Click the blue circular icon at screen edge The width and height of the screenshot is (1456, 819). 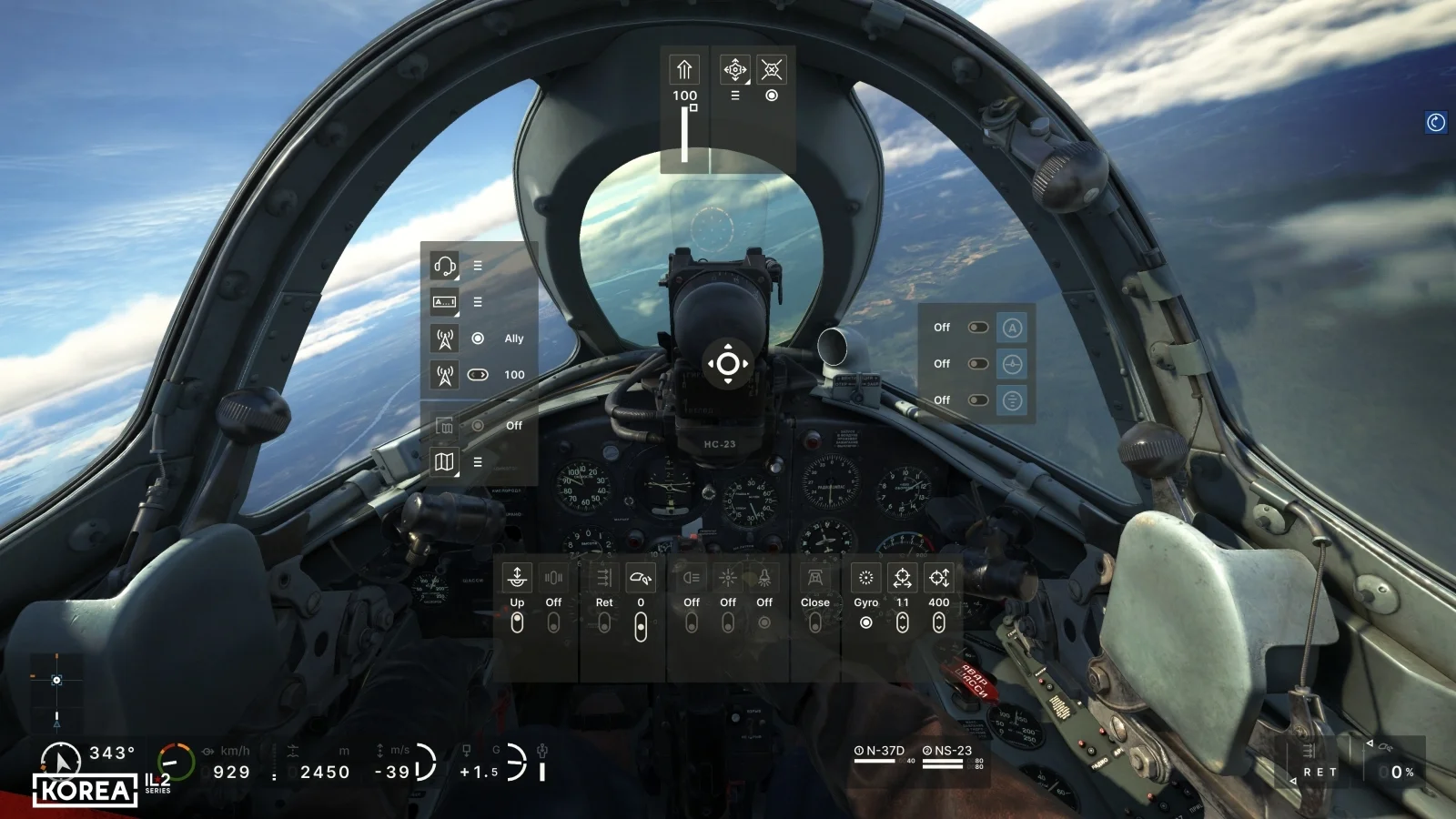(1436, 122)
